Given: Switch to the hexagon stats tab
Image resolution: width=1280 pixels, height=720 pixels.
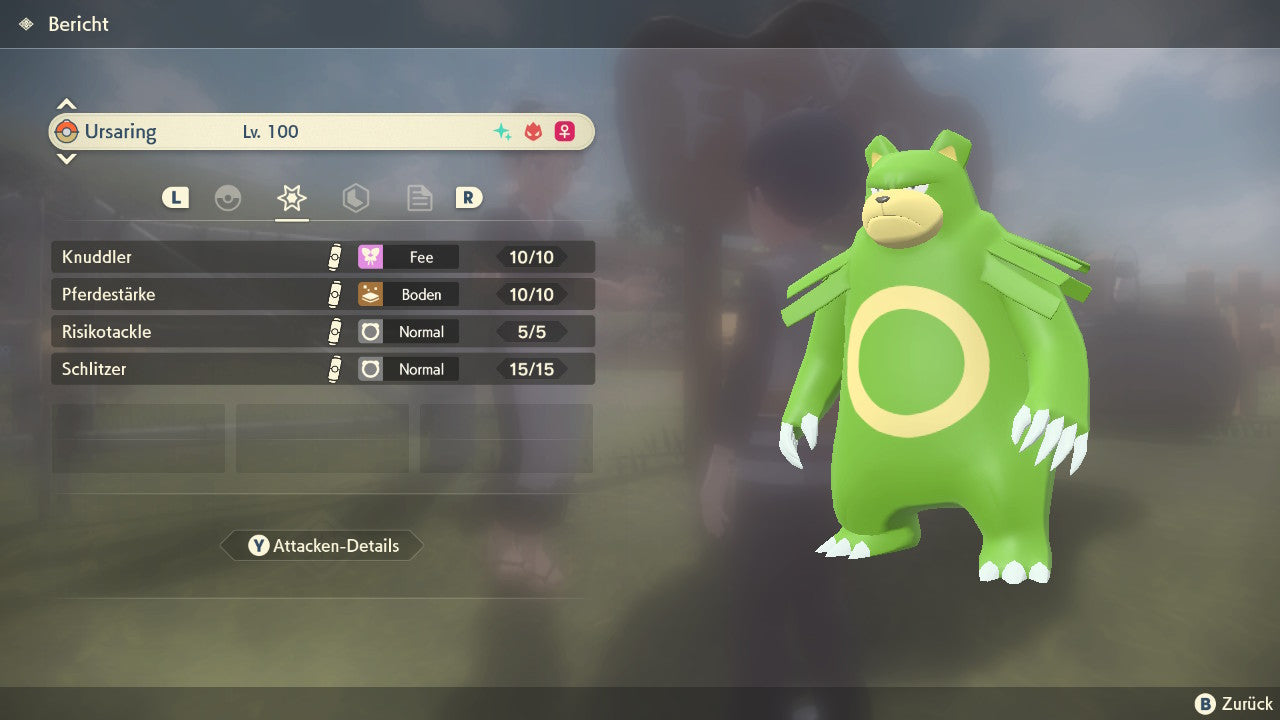Looking at the screenshot, I should point(356,198).
